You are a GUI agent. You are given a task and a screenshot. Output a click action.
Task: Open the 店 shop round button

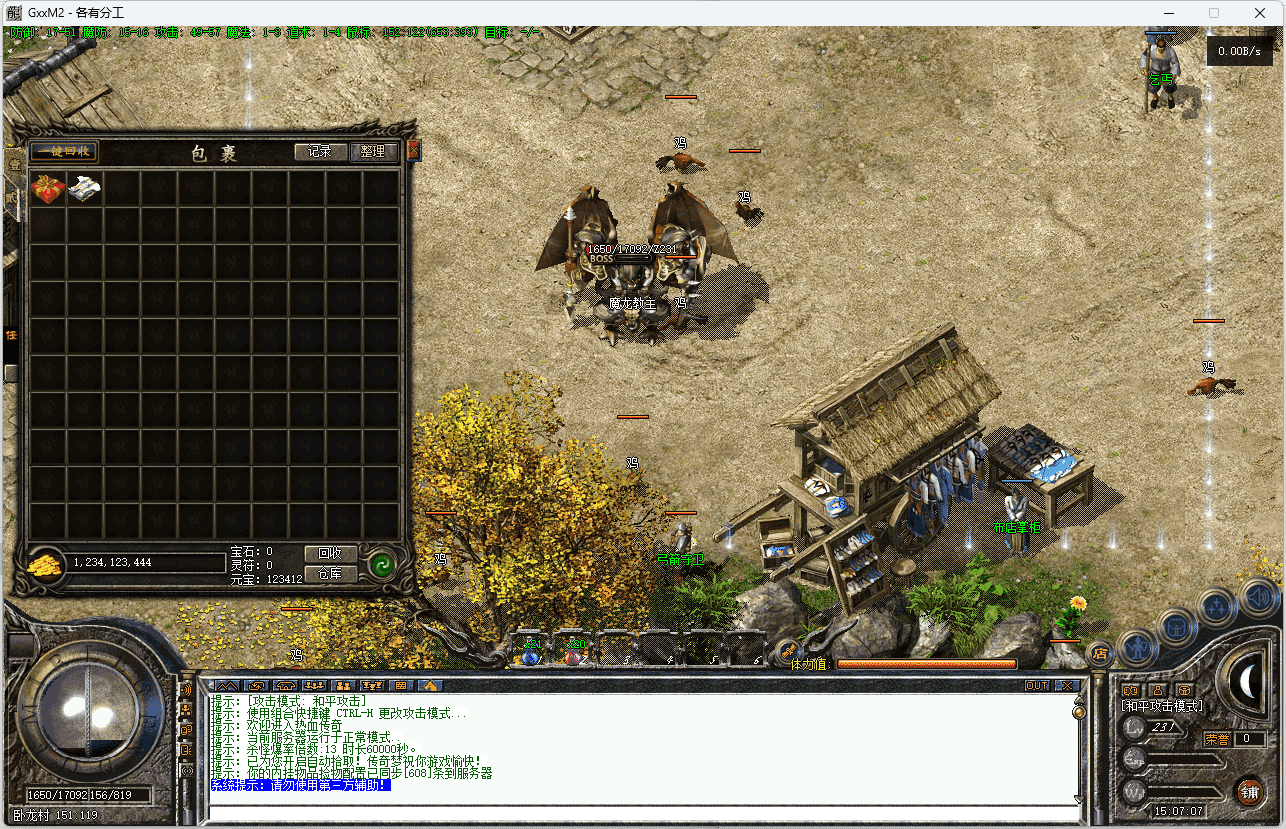(x=1100, y=653)
